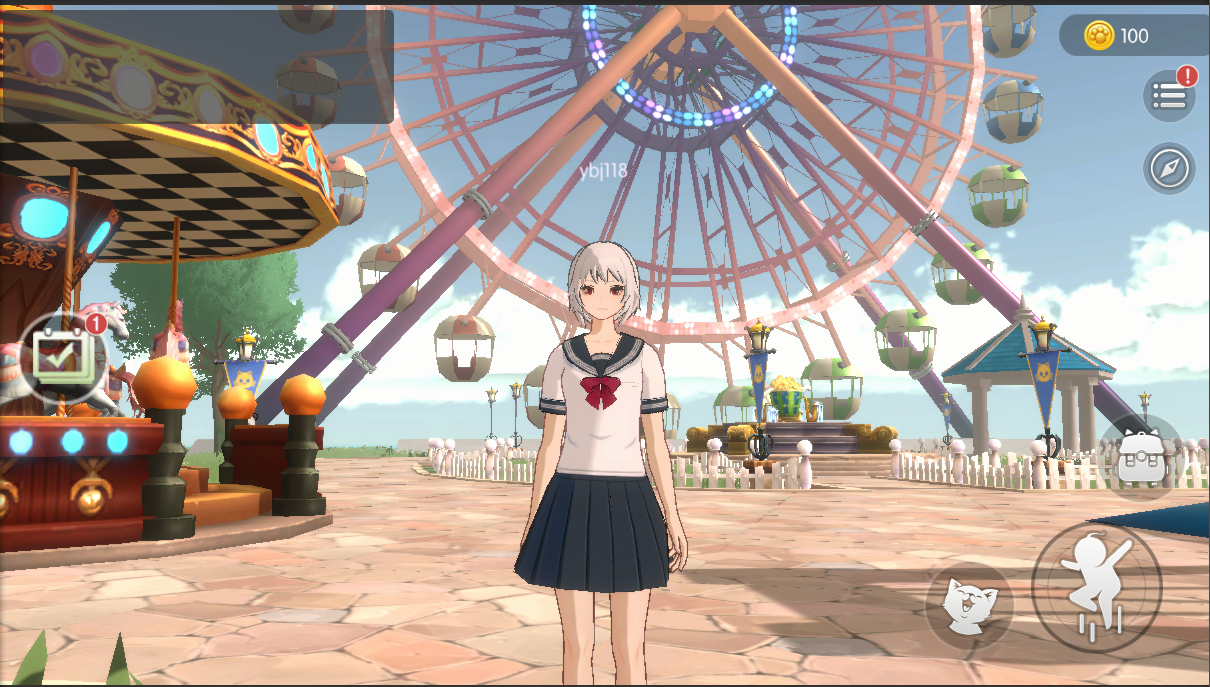The height and width of the screenshot is (687, 1210).
Task: Open the list menu with alert badge
Action: pyautogui.click(x=1169, y=96)
